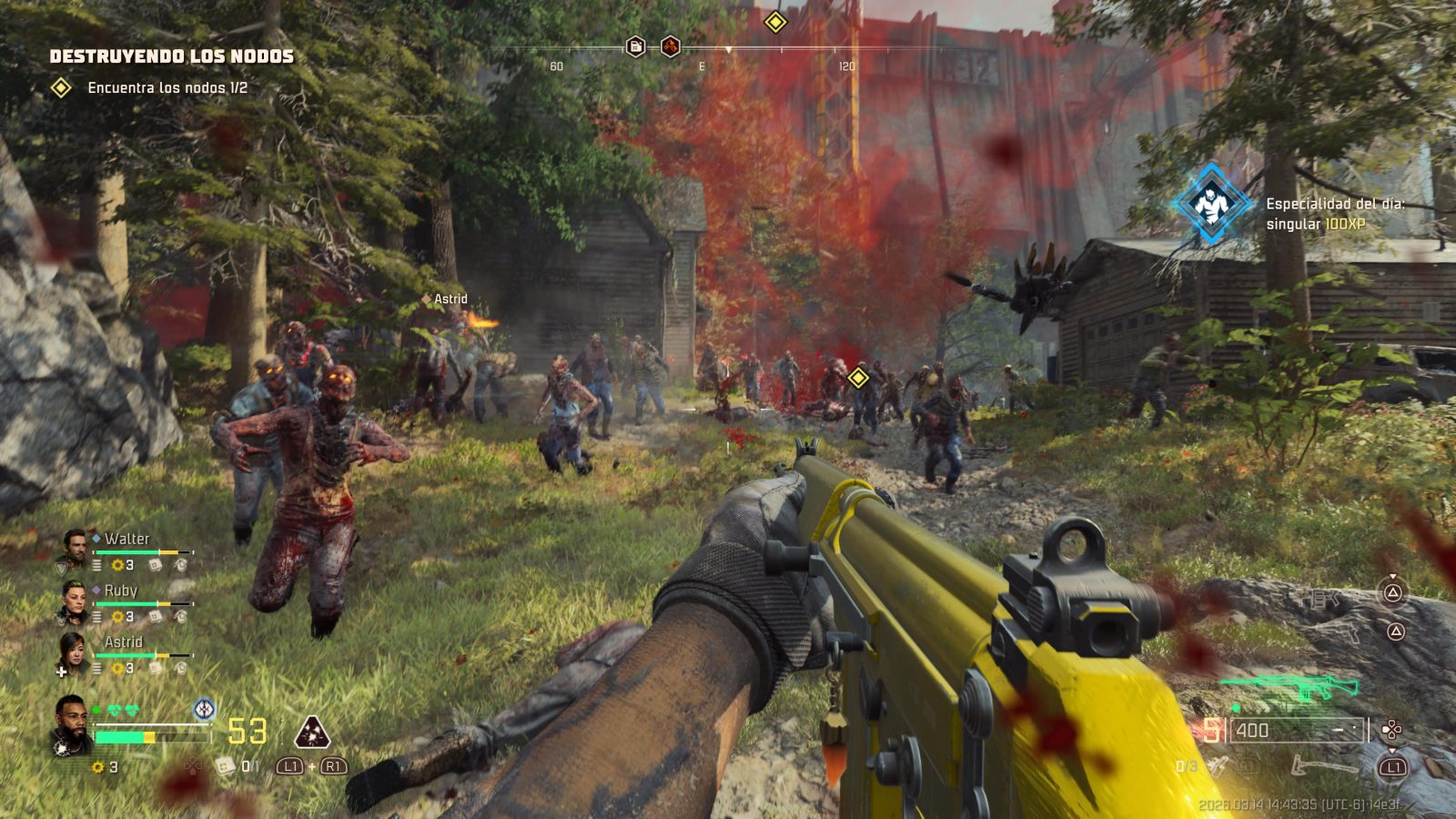Image resolution: width=1456 pixels, height=819 pixels.
Task: Click the document icon on the compass
Action: [x=636, y=46]
